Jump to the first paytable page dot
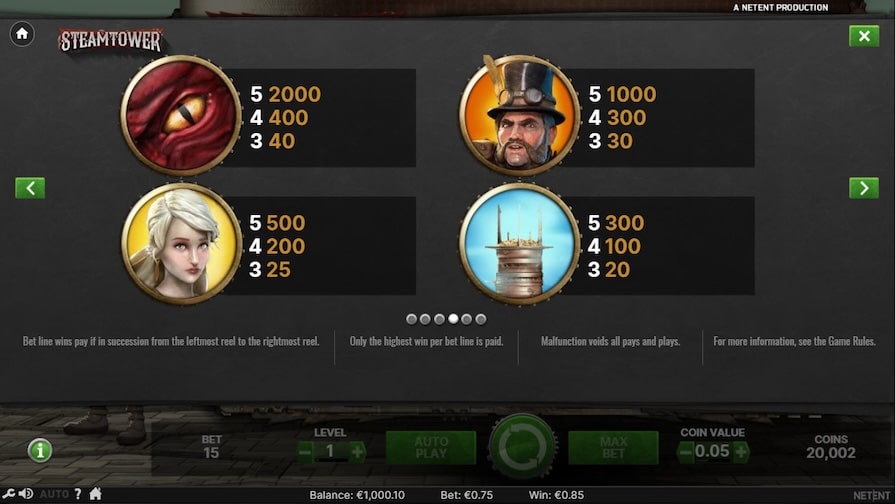Image resolution: width=895 pixels, height=504 pixels. click(x=412, y=319)
